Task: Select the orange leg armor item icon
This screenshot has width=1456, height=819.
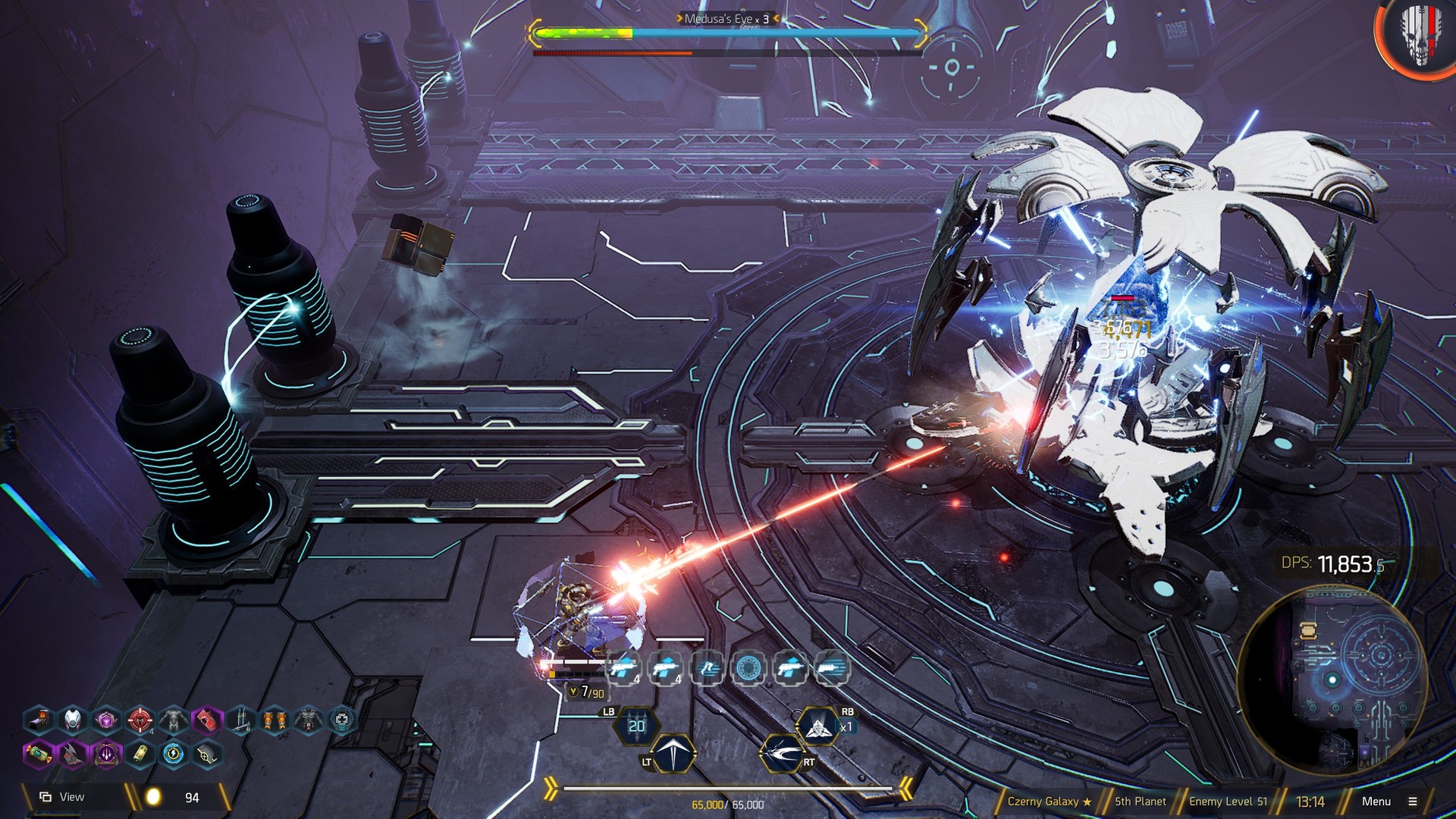Action: (275, 719)
